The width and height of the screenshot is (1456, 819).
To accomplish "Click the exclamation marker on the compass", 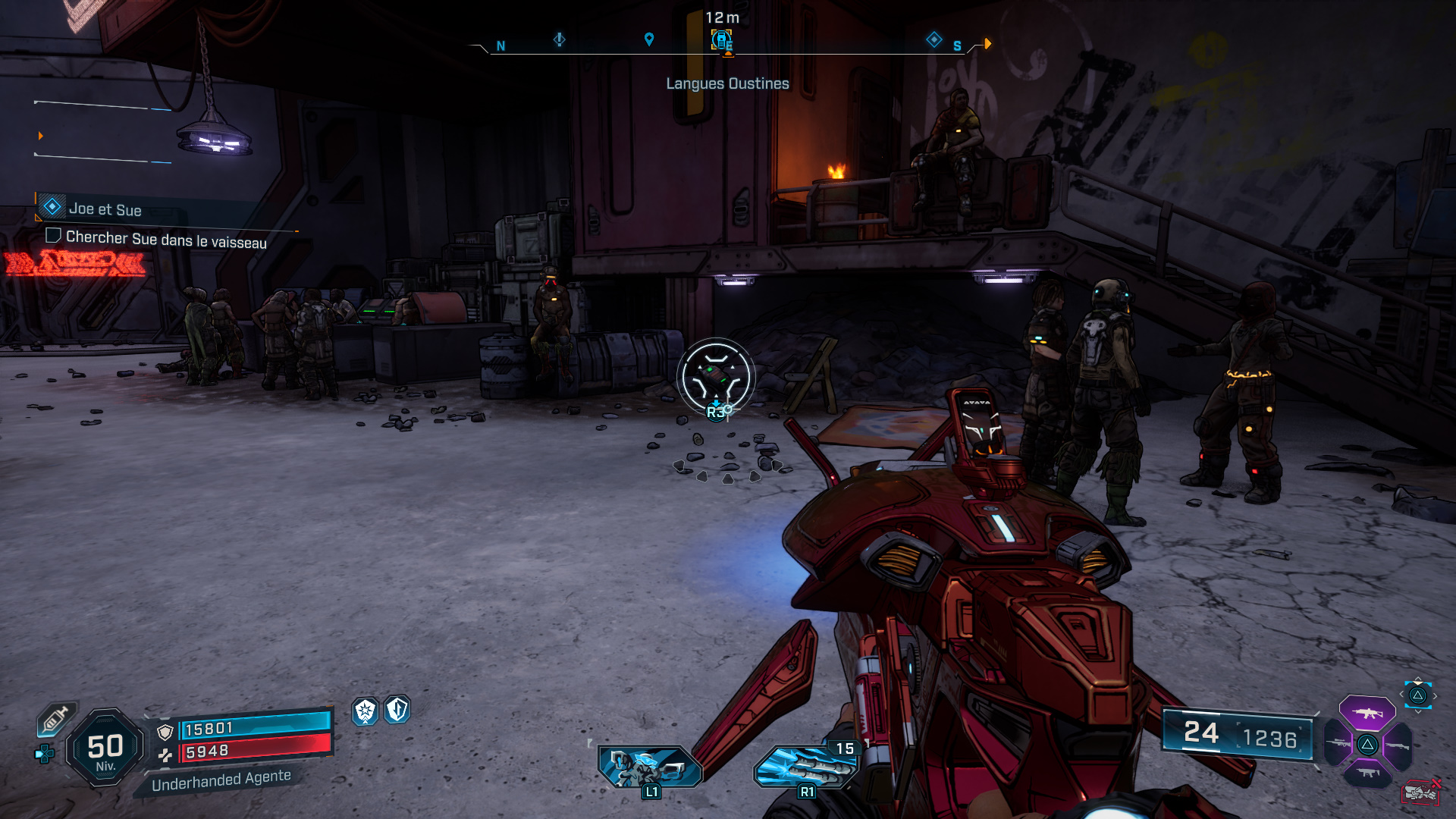I will [x=560, y=39].
